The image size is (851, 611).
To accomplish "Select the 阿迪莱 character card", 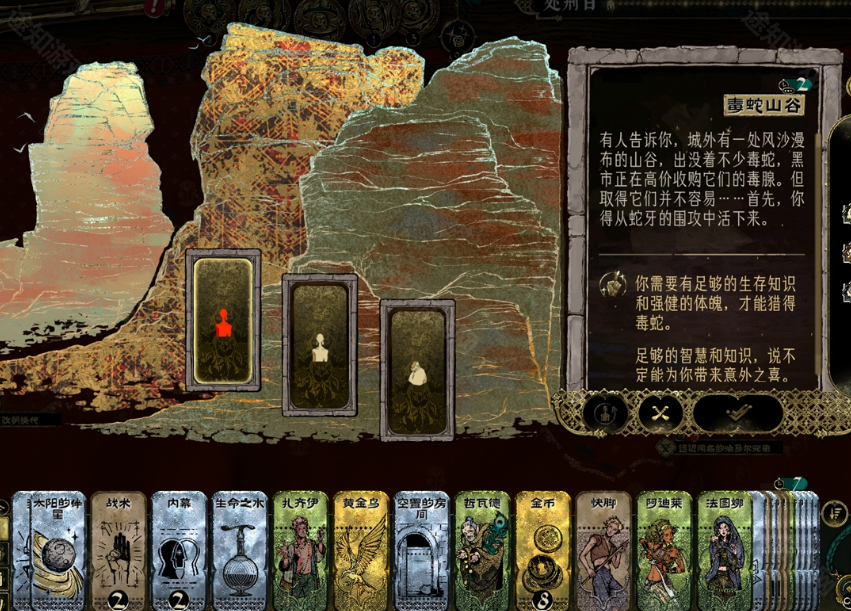I will point(664,550).
